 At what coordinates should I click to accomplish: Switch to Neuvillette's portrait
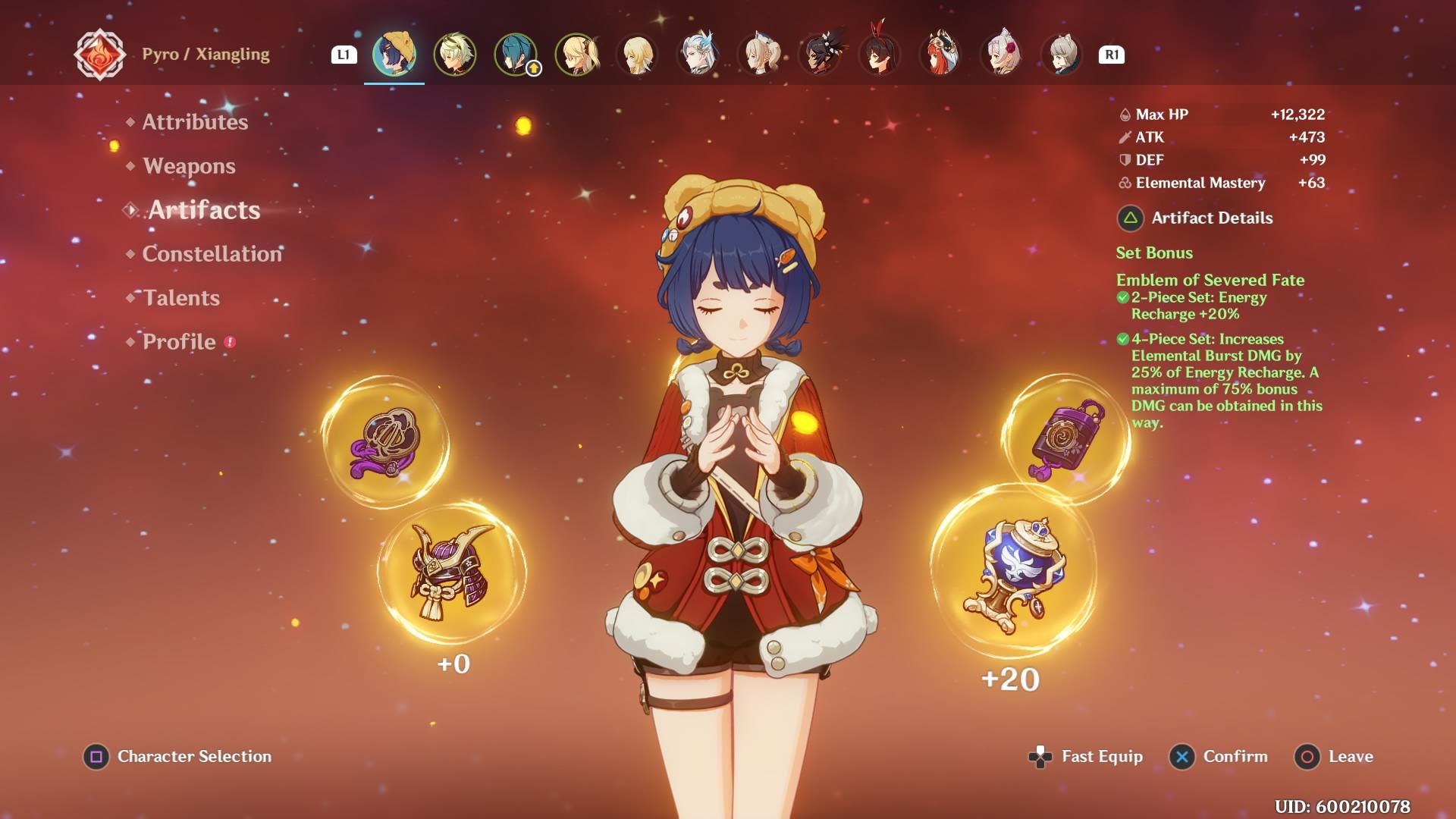[698, 54]
